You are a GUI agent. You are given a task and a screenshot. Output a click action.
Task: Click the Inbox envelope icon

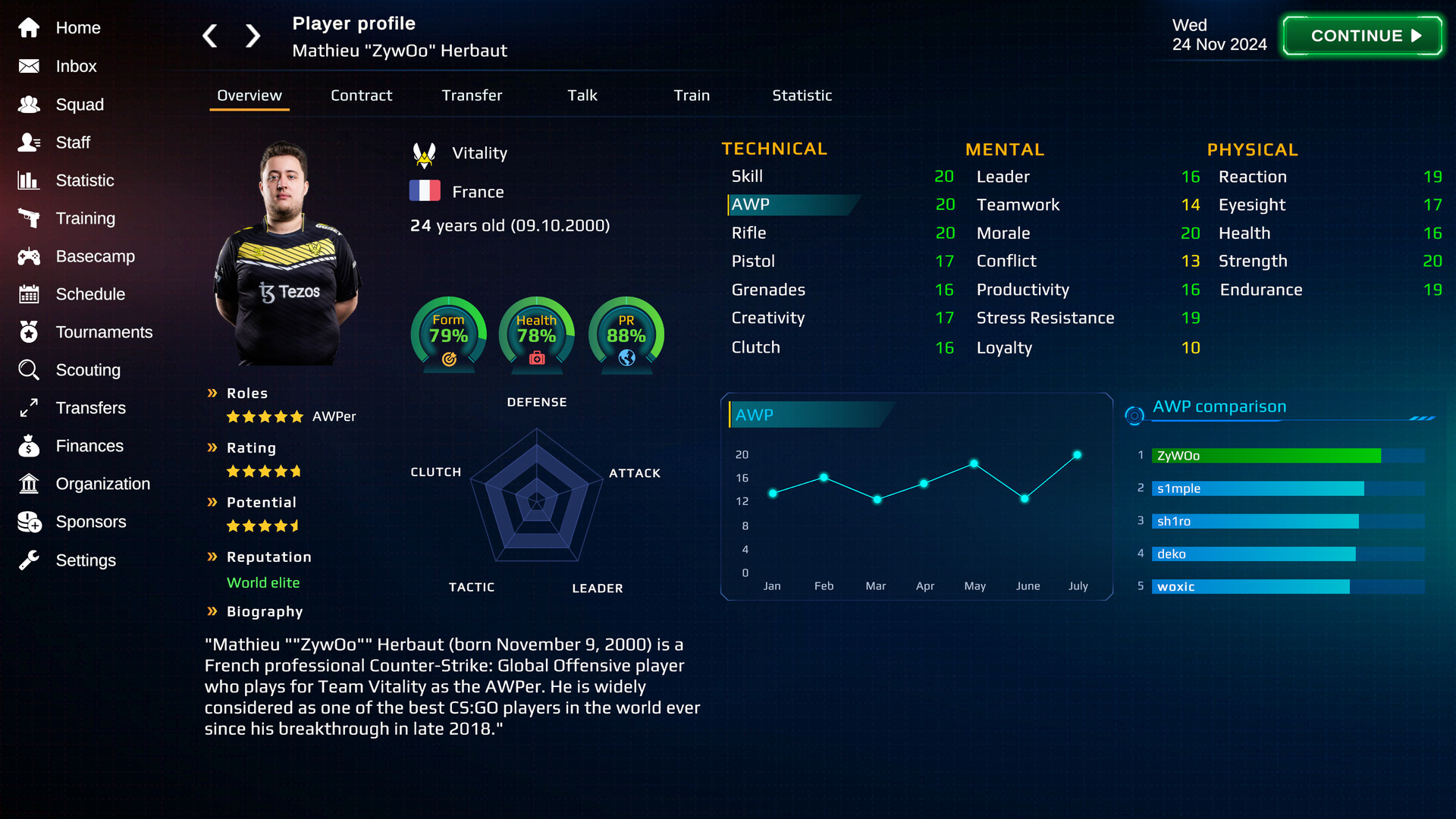(x=29, y=67)
